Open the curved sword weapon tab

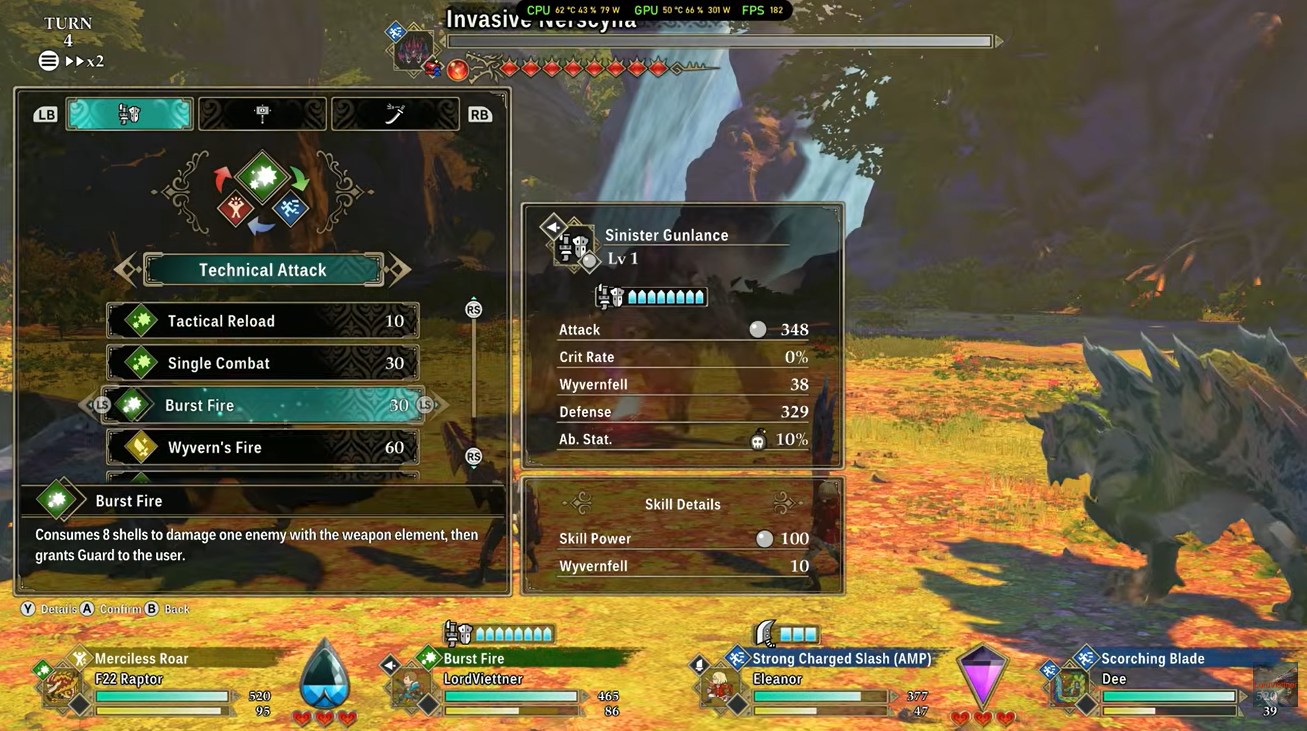click(394, 114)
